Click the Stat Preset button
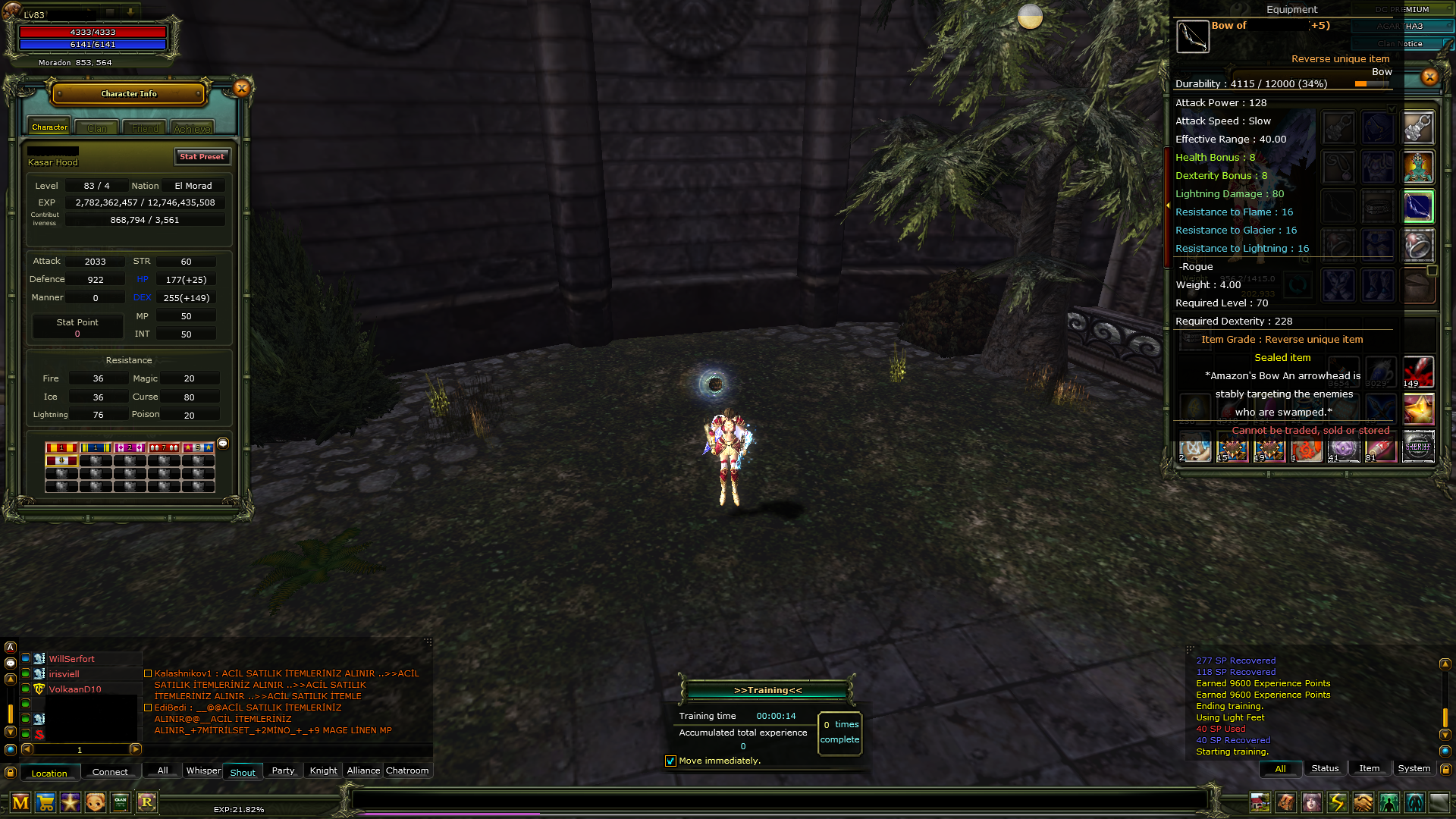The height and width of the screenshot is (819, 1456). pyautogui.click(x=202, y=156)
